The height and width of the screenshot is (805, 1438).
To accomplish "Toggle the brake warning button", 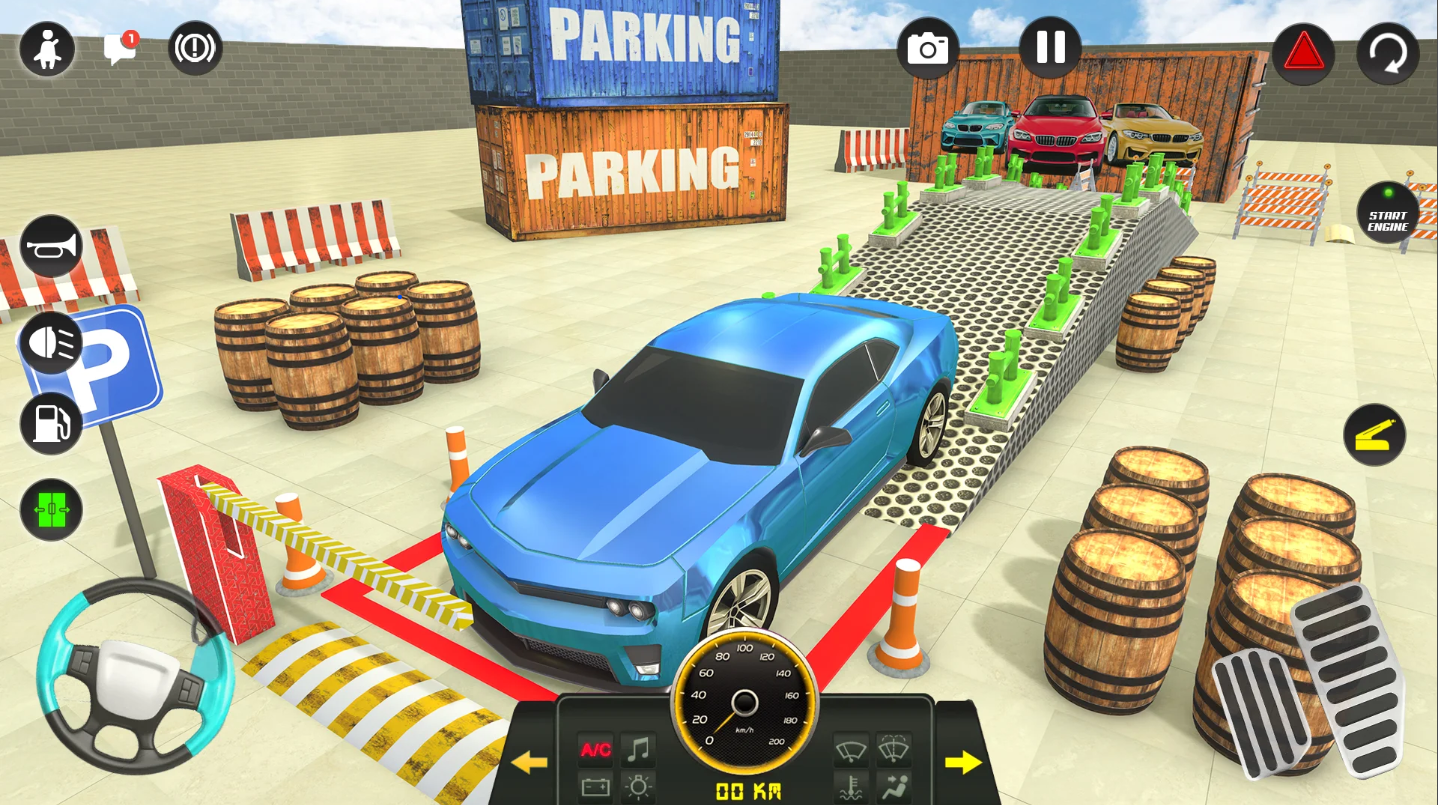I will pyautogui.click(x=195, y=49).
